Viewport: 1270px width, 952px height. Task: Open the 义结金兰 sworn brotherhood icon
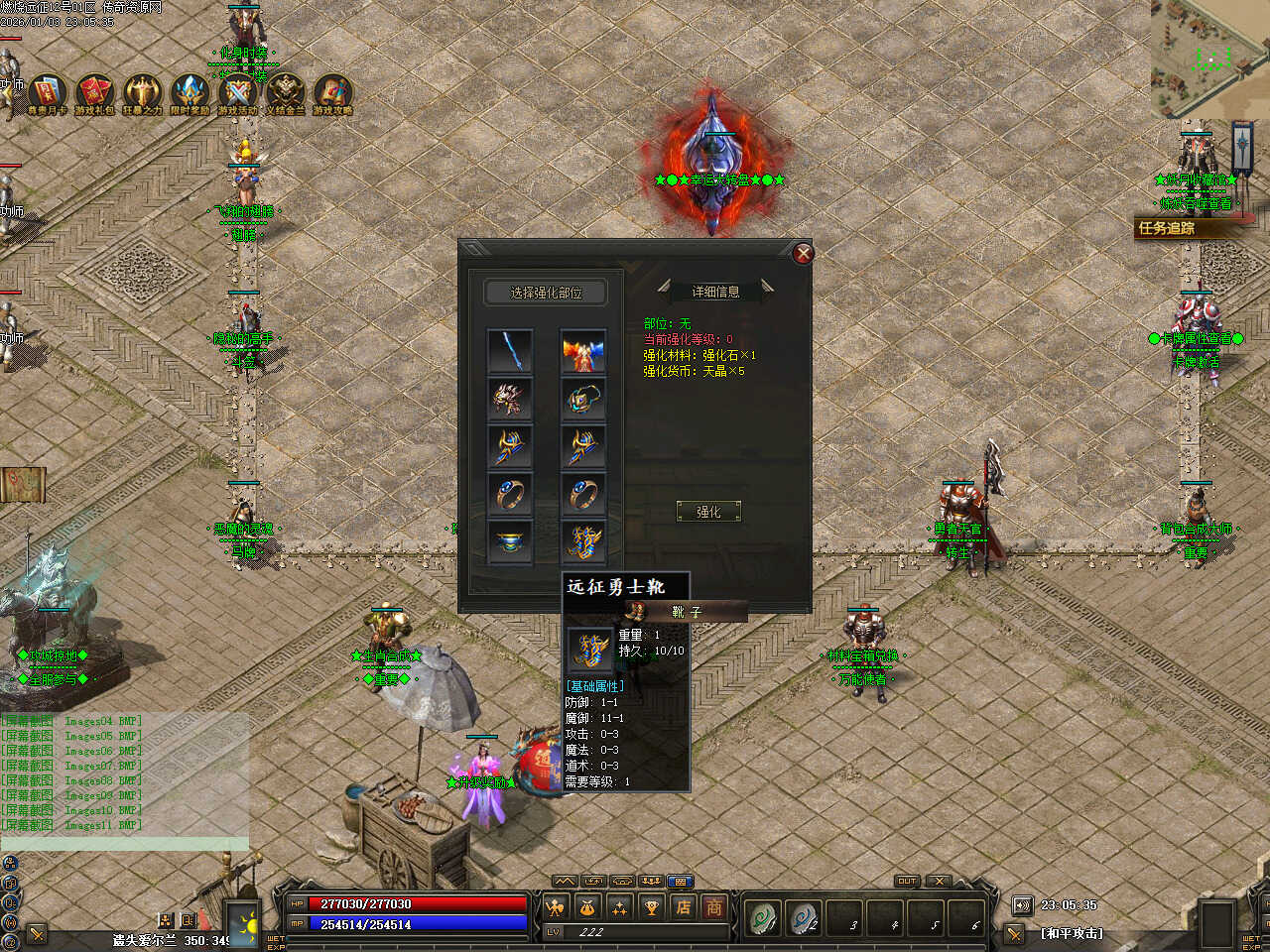tap(285, 94)
